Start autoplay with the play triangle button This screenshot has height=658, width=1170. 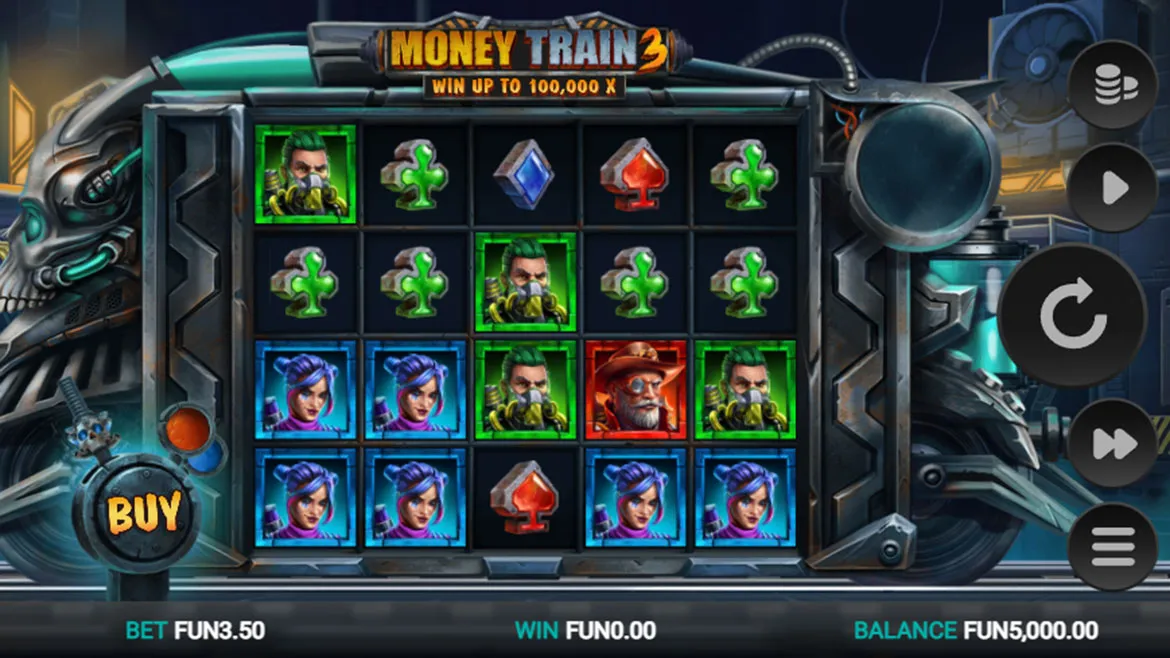1113,188
